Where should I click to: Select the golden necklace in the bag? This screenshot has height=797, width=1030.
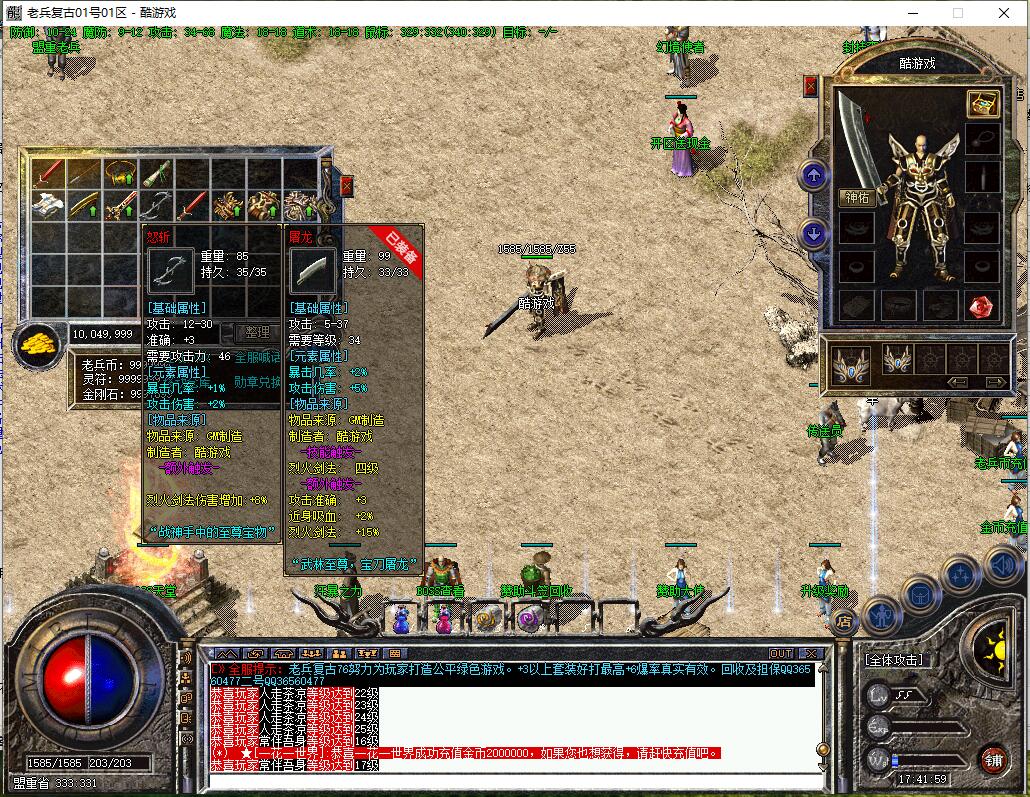[121, 175]
